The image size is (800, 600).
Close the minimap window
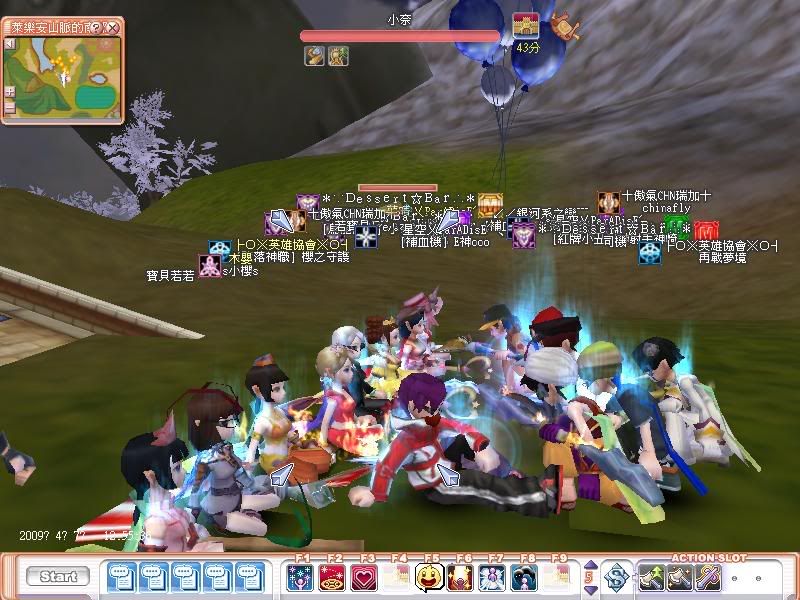[113, 27]
